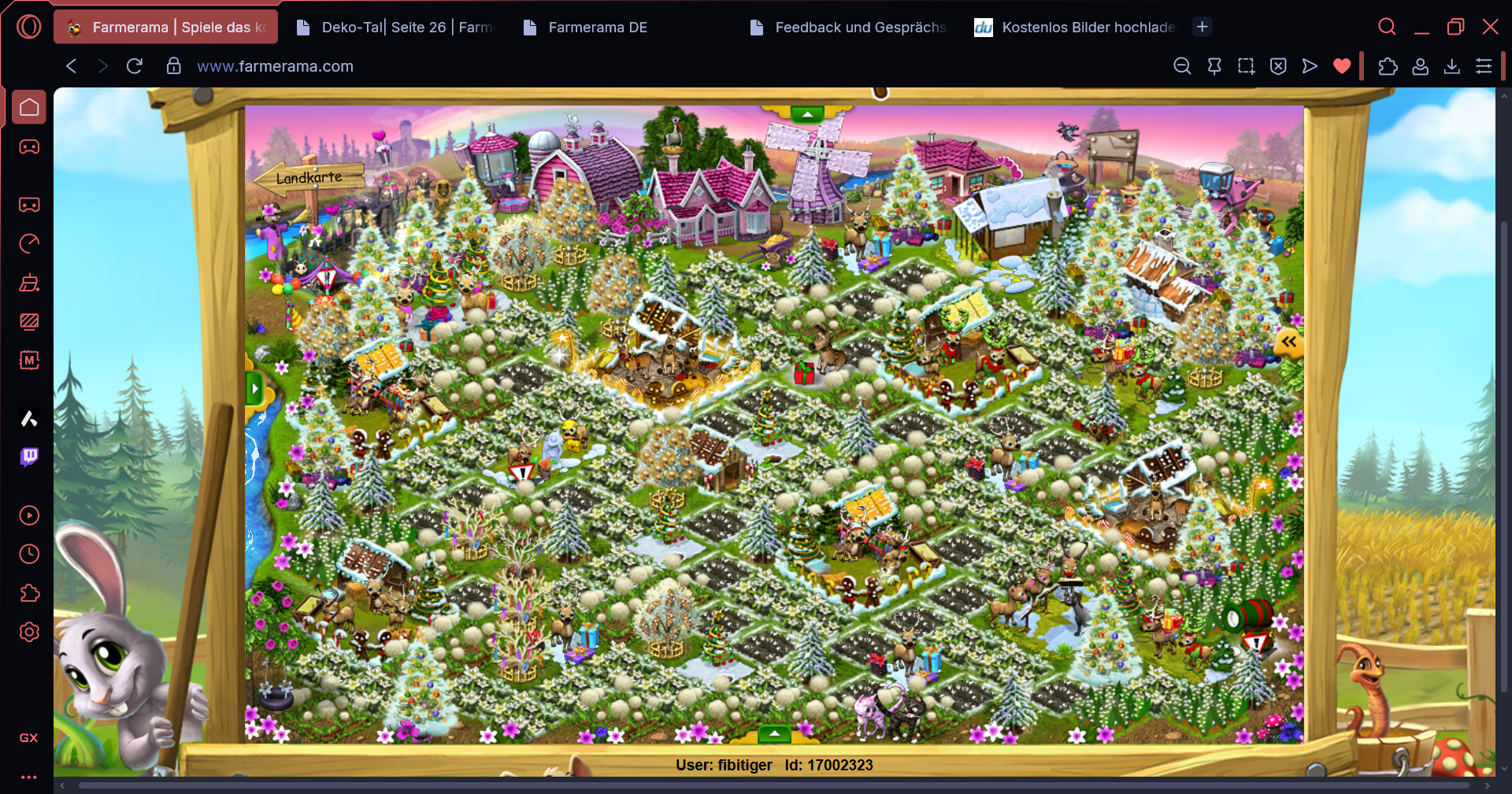The width and height of the screenshot is (1512, 794).
Task: Expand the bottom panel with green up arrow
Action: (775, 734)
